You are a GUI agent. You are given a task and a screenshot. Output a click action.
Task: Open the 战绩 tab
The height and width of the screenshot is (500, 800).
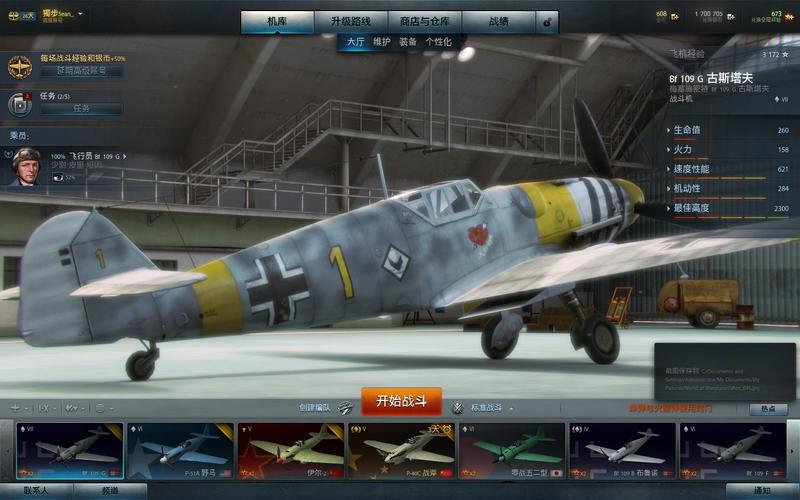pyautogui.click(x=498, y=21)
